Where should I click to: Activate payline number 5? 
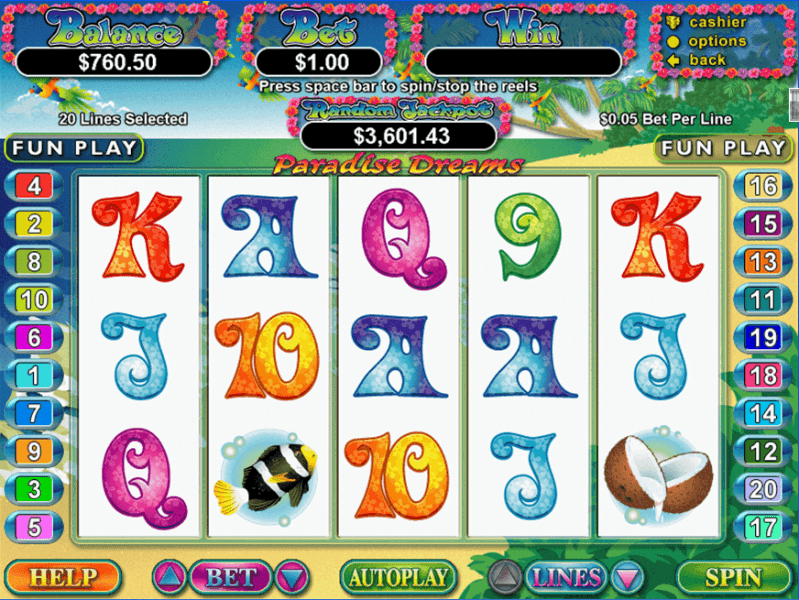click(34, 527)
